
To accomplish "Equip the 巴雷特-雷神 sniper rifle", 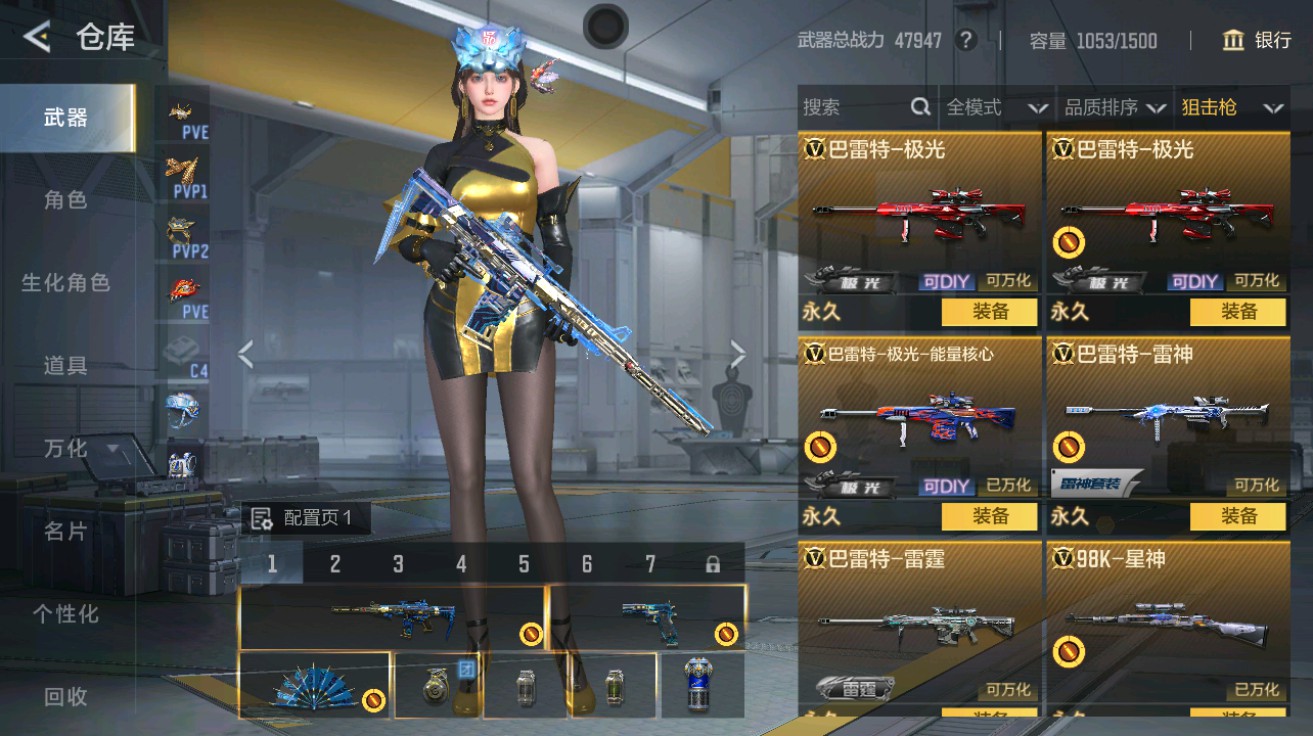I will (x=1240, y=517).
